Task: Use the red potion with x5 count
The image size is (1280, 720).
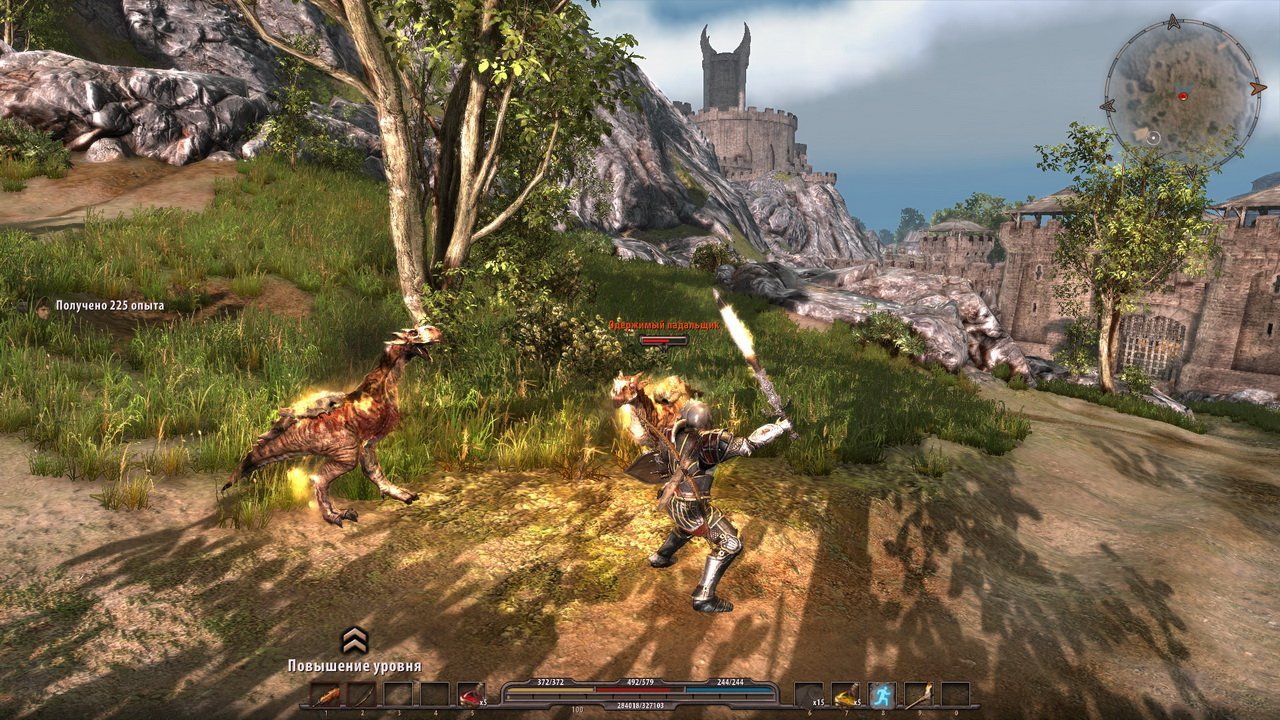Action: point(470,695)
